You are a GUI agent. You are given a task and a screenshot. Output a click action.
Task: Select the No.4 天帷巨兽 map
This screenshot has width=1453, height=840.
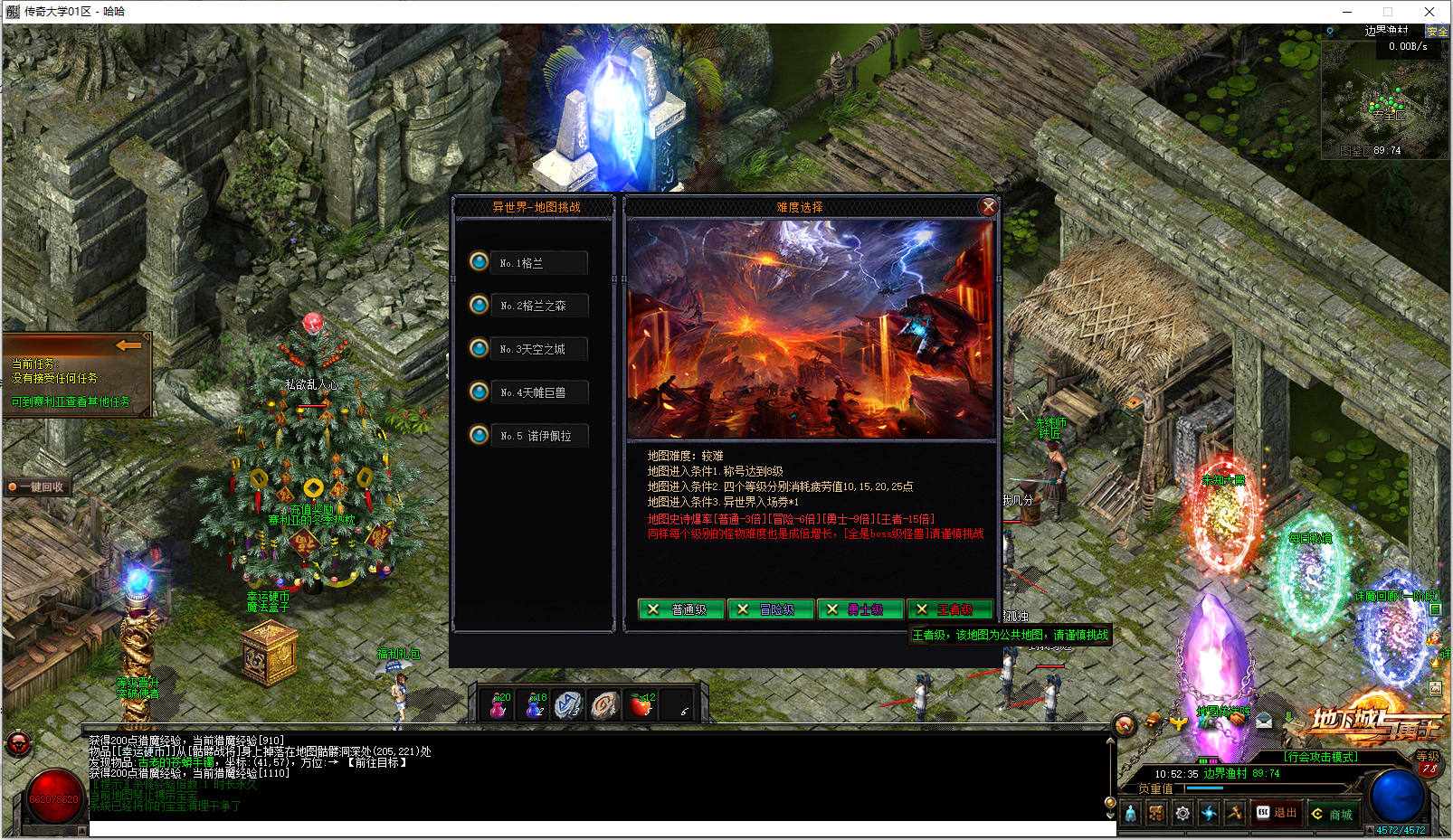[x=538, y=392]
